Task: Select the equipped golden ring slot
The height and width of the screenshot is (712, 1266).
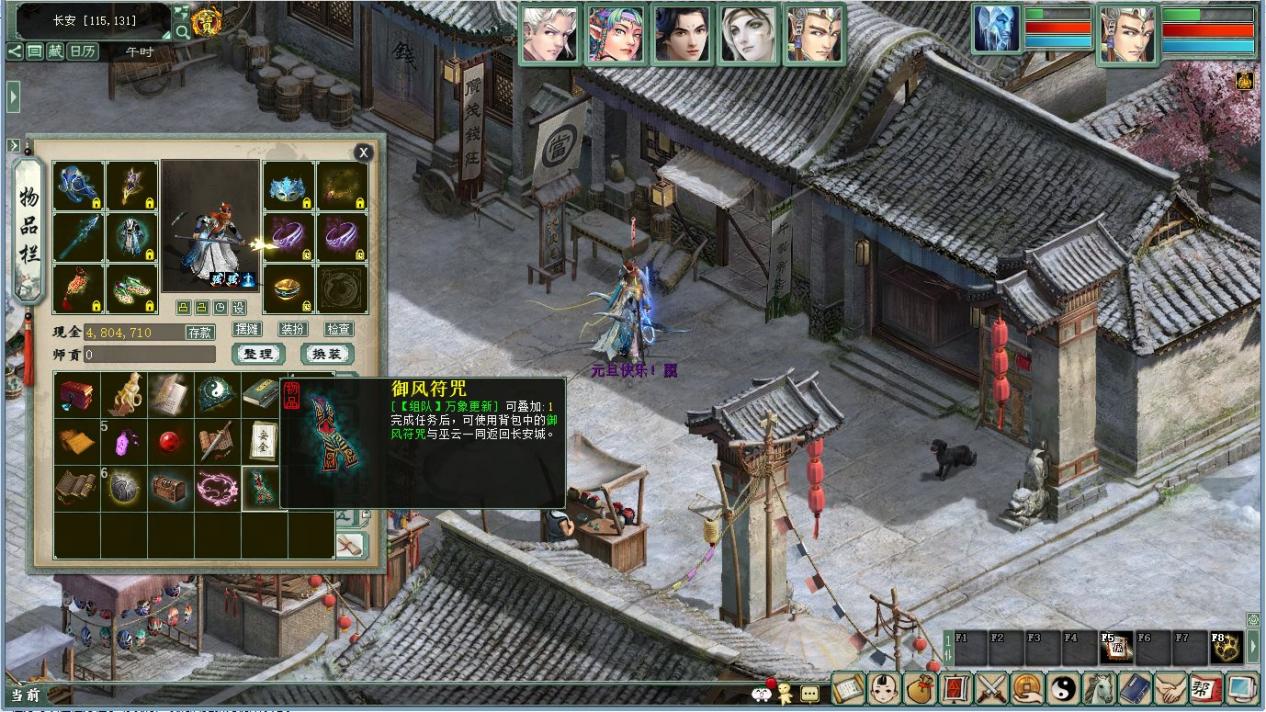Action: (288, 288)
